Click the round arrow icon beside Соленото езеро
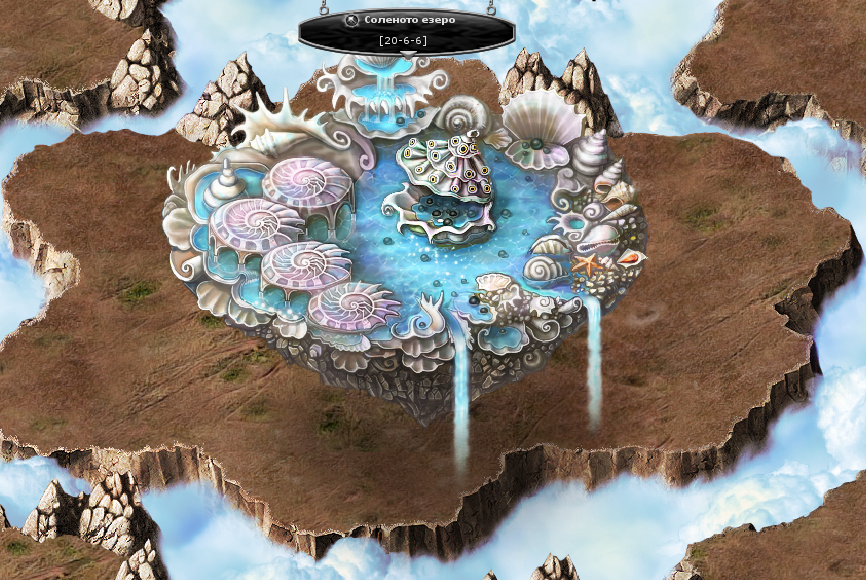 click(x=351, y=20)
